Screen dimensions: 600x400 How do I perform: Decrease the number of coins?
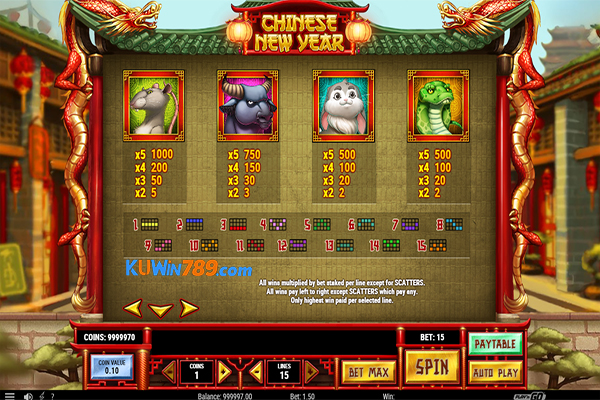[x=170, y=372]
